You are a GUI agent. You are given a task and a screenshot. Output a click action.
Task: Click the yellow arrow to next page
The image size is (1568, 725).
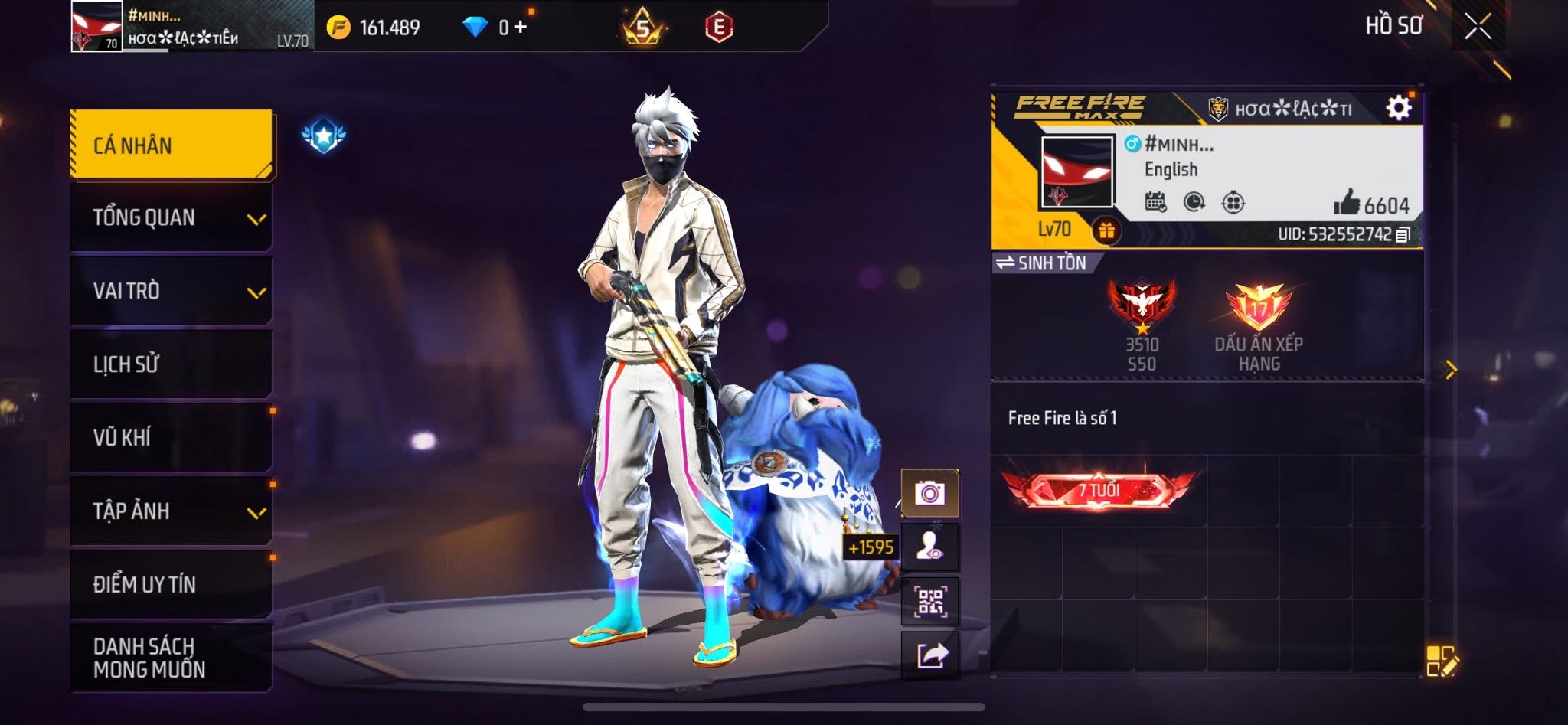pyautogui.click(x=1451, y=371)
